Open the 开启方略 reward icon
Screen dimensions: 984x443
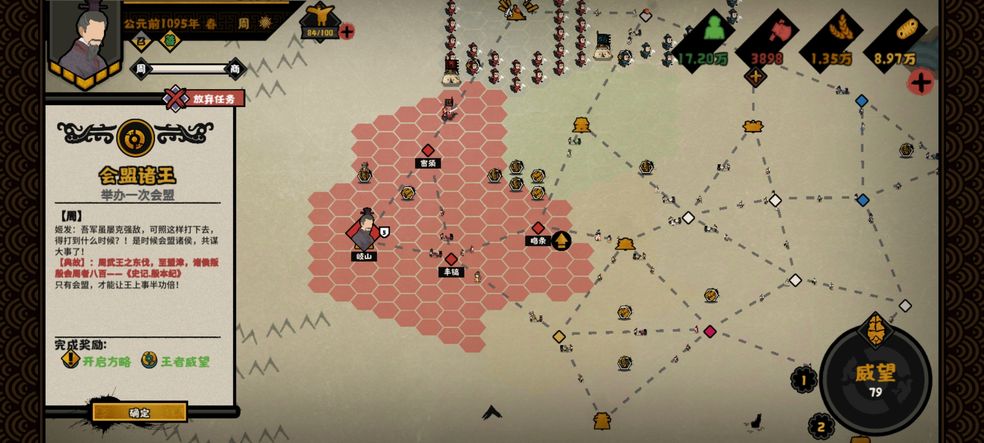tap(70, 361)
